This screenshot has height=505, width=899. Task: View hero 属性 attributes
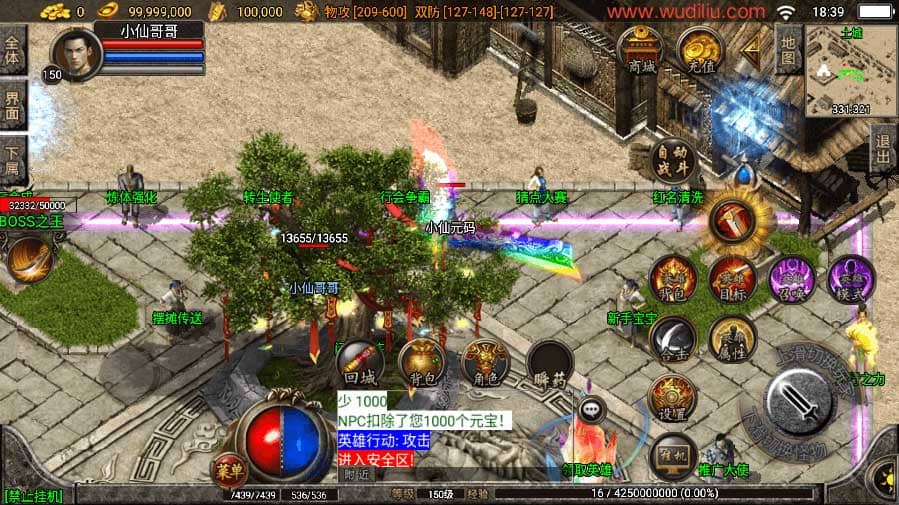click(732, 340)
